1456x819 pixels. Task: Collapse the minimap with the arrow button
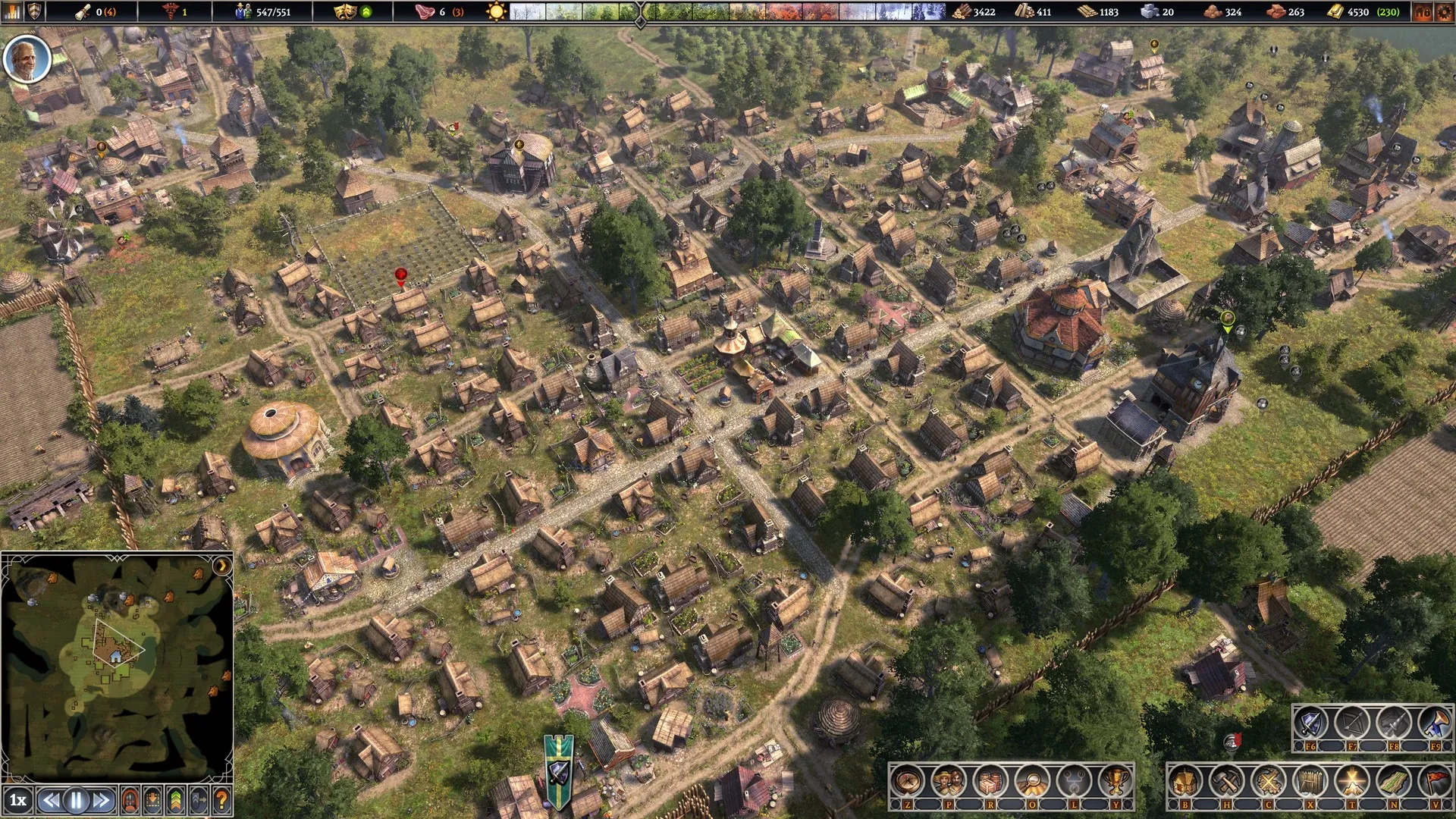pyautogui.click(x=221, y=566)
